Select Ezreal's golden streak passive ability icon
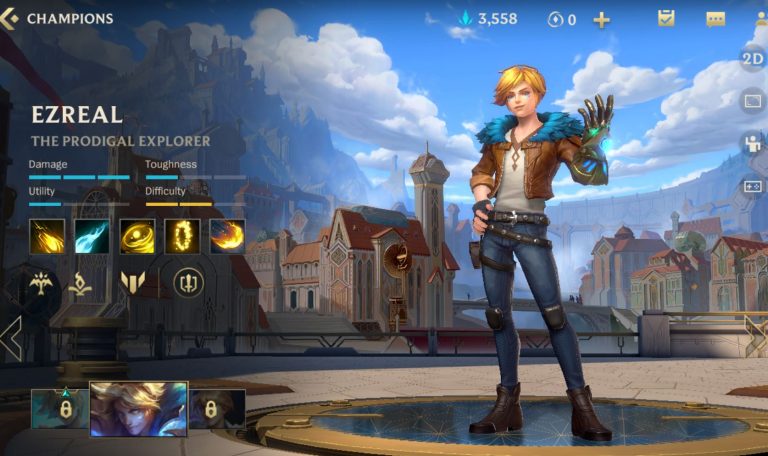This screenshot has height=456, width=768. coord(47,236)
